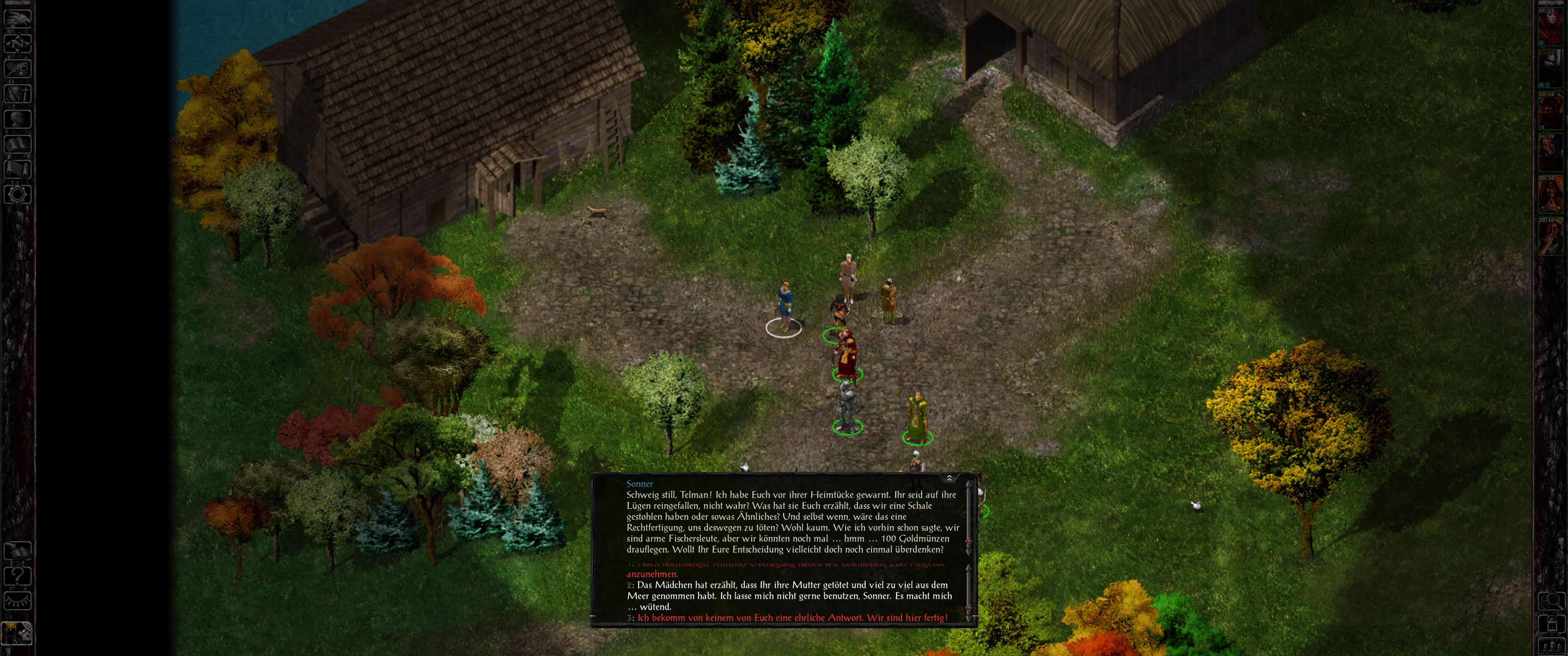
Task: Rest the party using the eye icon
Action: coord(18,601)
